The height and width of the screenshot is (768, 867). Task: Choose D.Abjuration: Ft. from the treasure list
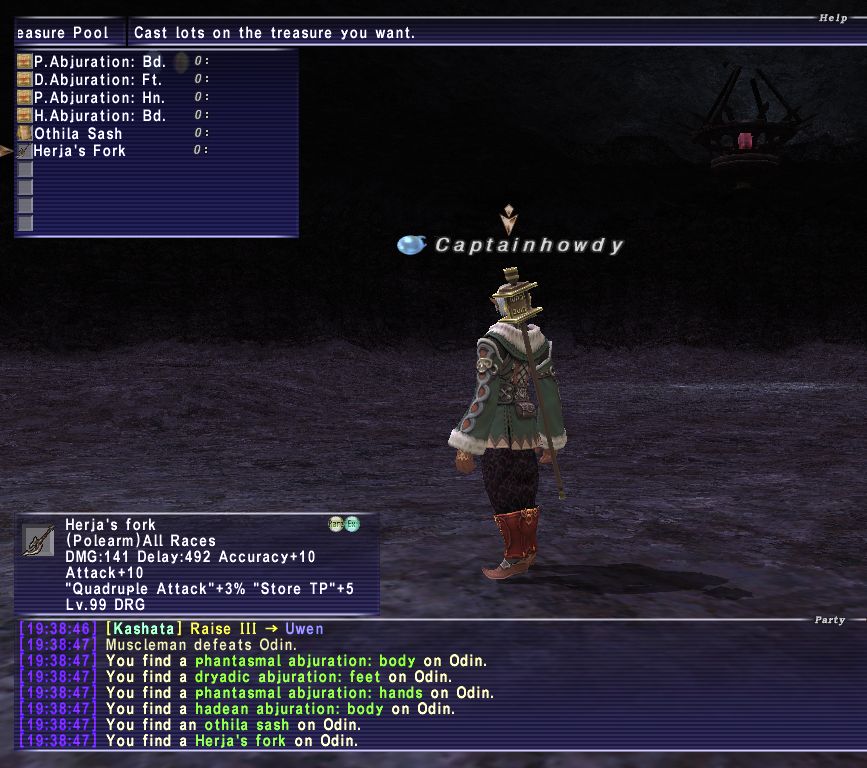click(x=99, y=79)
